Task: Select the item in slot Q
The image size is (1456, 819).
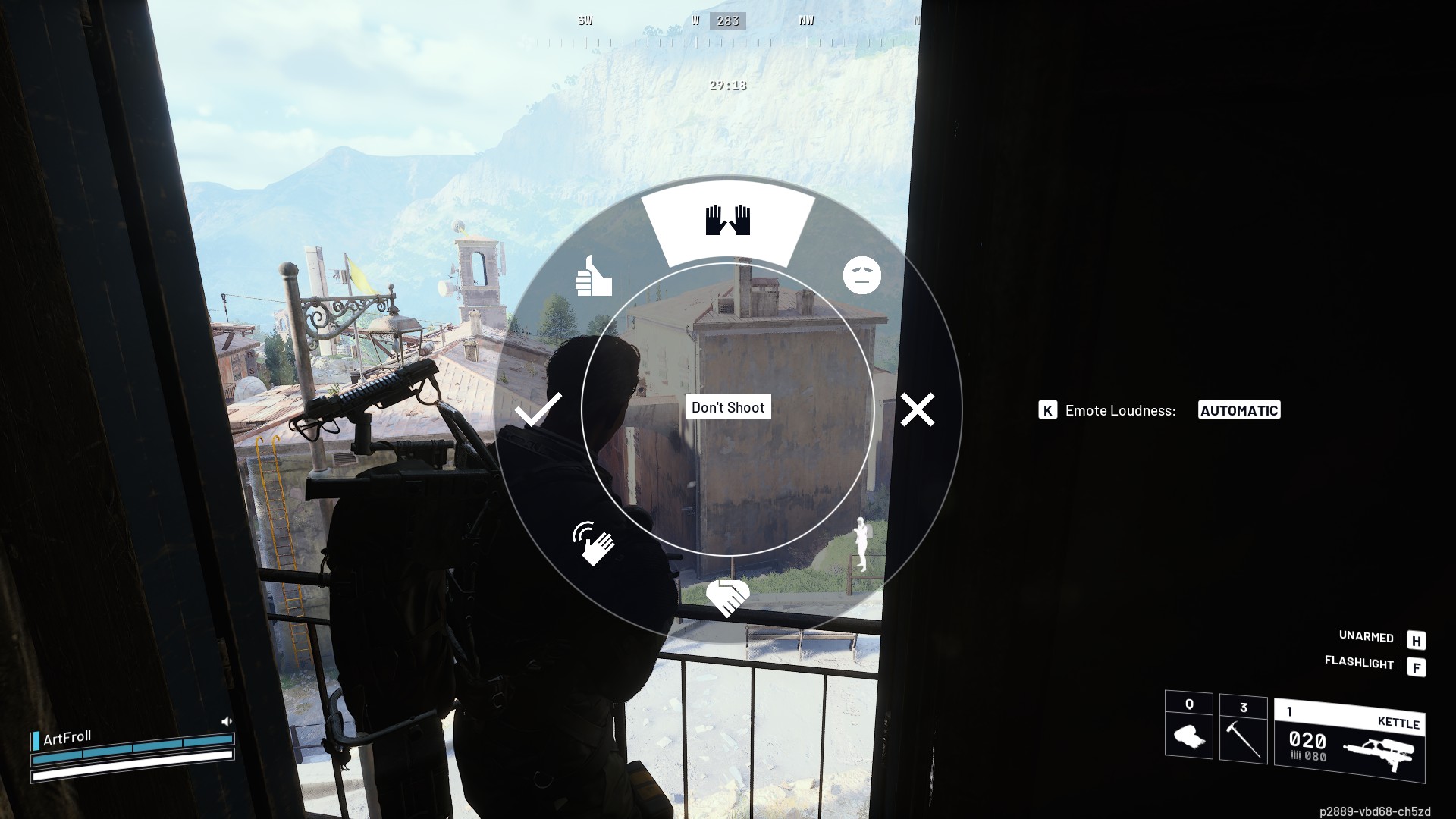Action: pyautogui.click(x=1188, y=726)
